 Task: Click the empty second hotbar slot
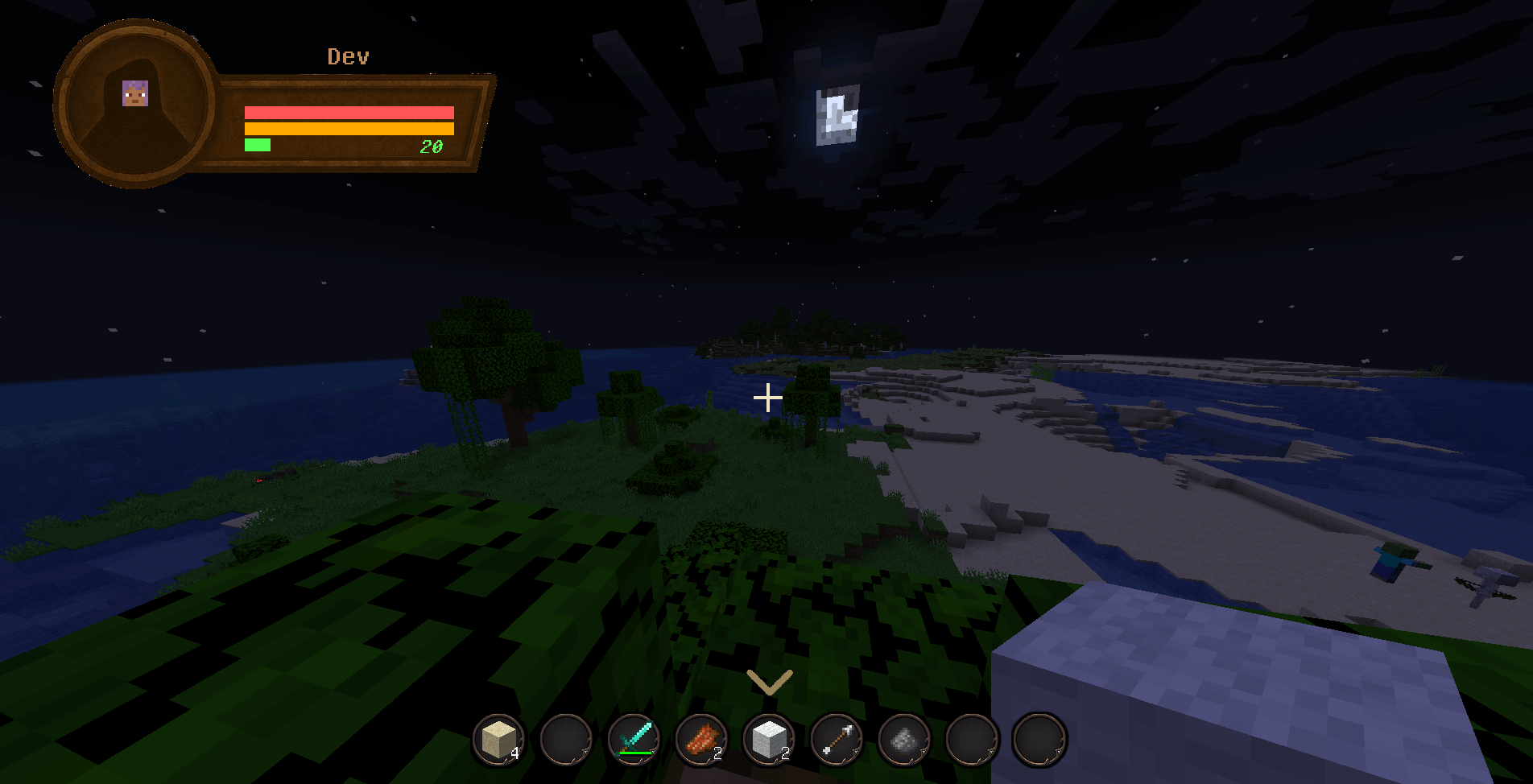[567, 741]
